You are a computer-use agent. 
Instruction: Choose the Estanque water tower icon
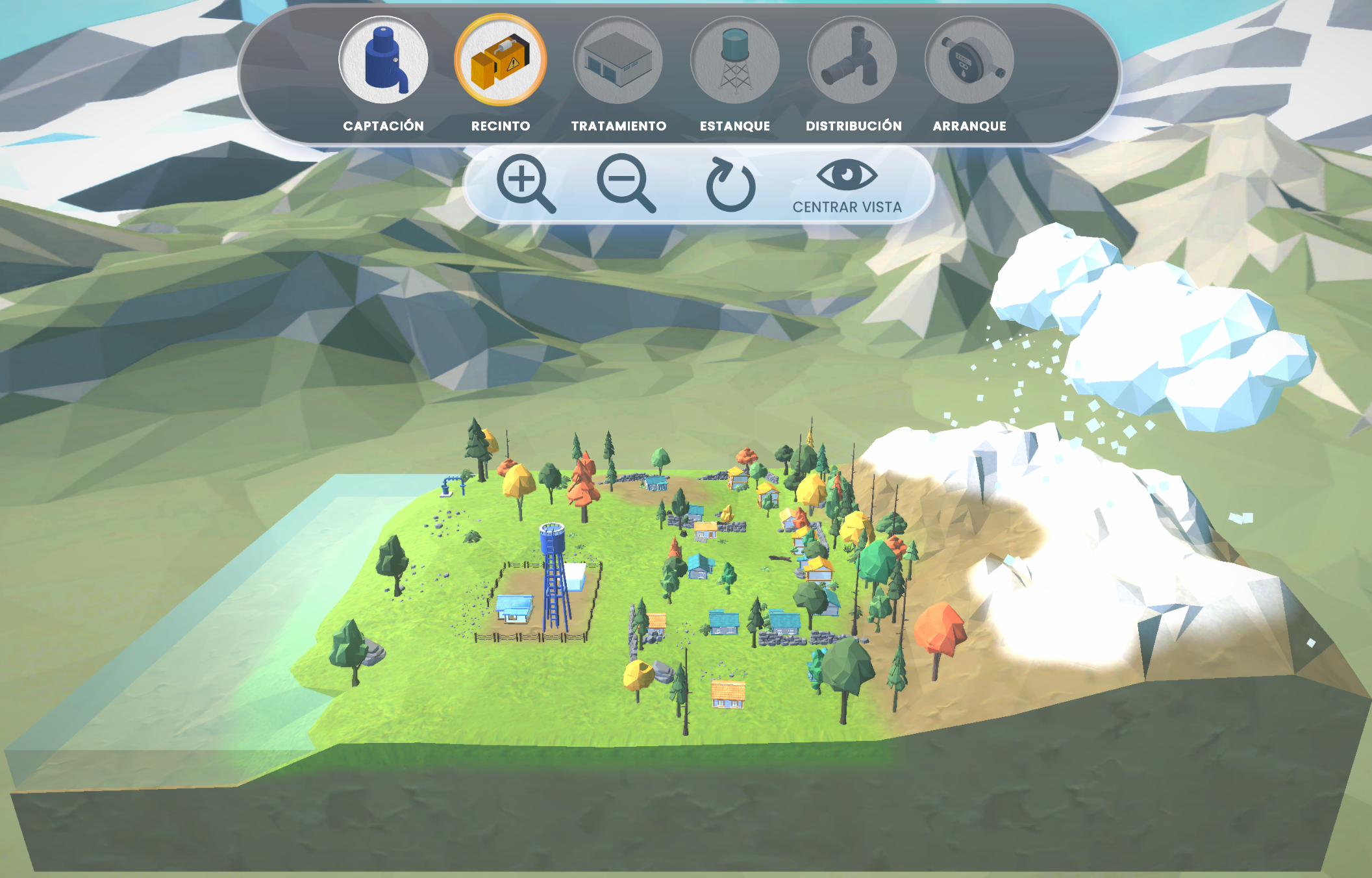tap(735, 60)
